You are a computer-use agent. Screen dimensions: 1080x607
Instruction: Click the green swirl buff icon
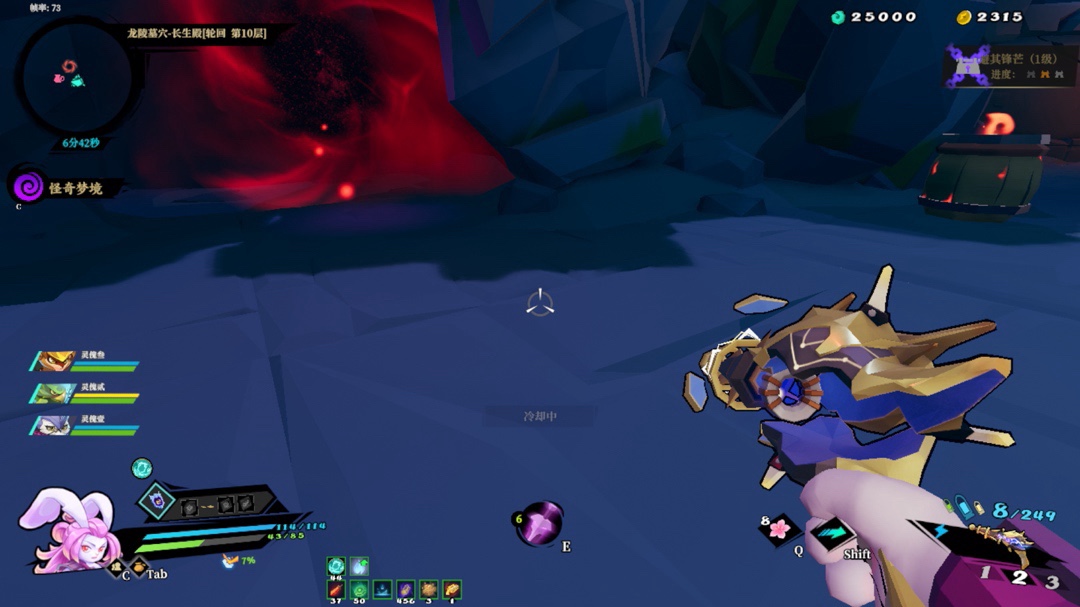[359, 589]
